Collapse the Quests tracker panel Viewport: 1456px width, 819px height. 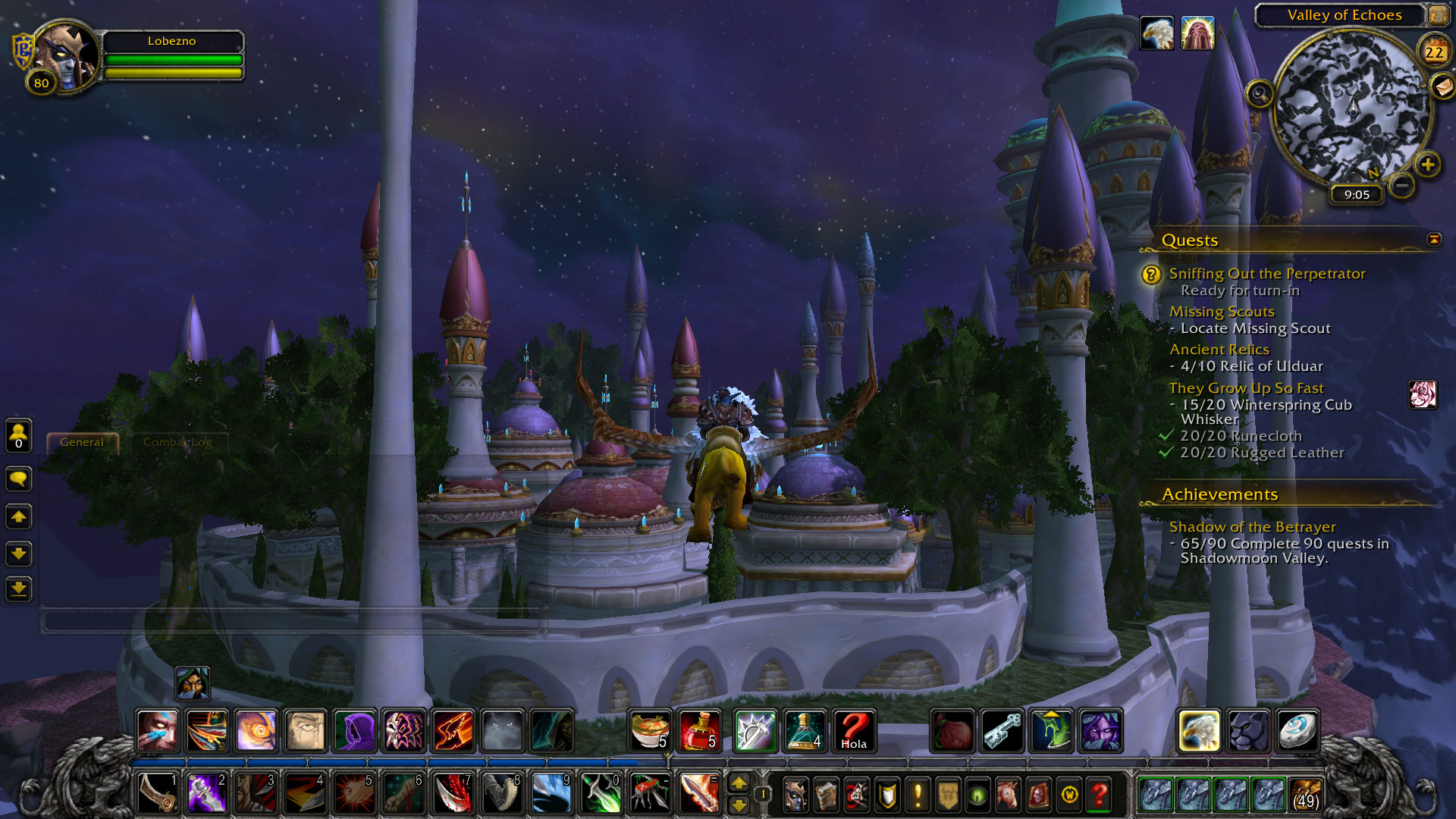(1433, 240)
